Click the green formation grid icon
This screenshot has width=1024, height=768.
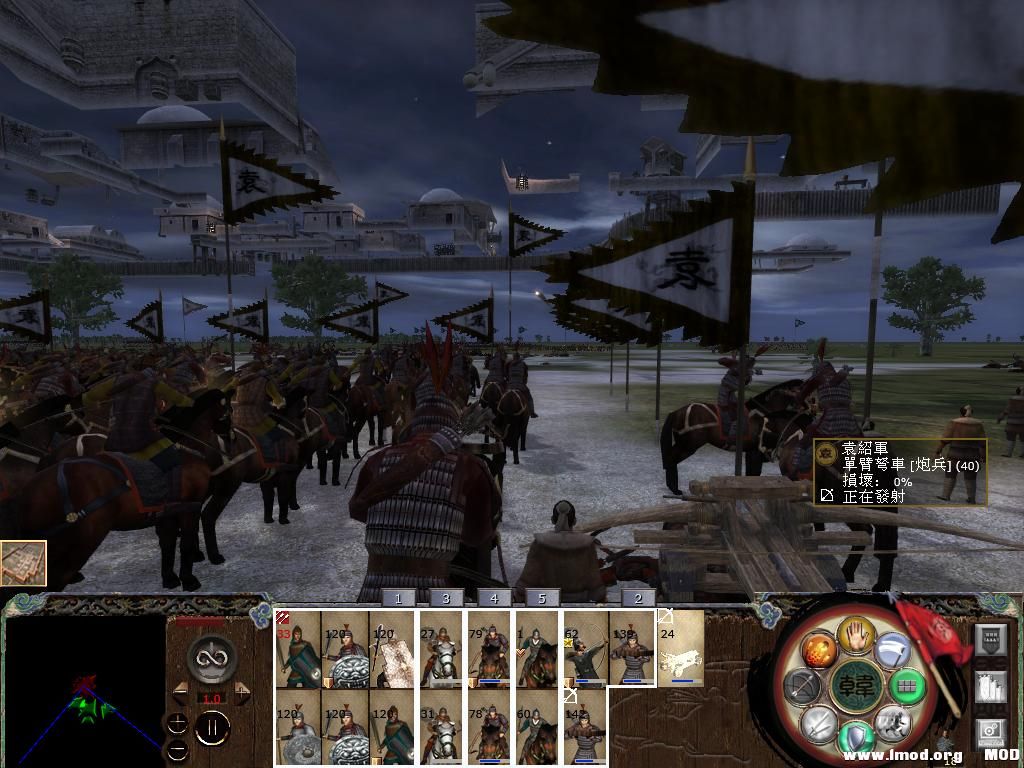pyautogui.click(x=908, y=686)
